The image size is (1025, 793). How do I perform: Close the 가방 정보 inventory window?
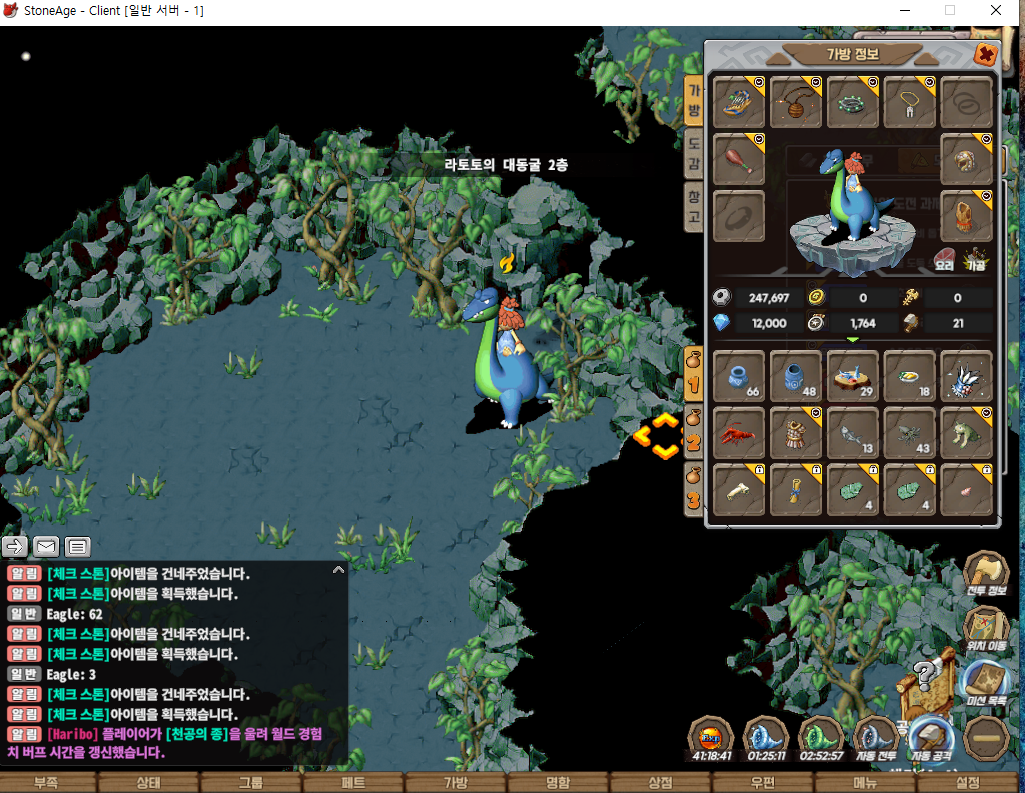pos(985,54)
